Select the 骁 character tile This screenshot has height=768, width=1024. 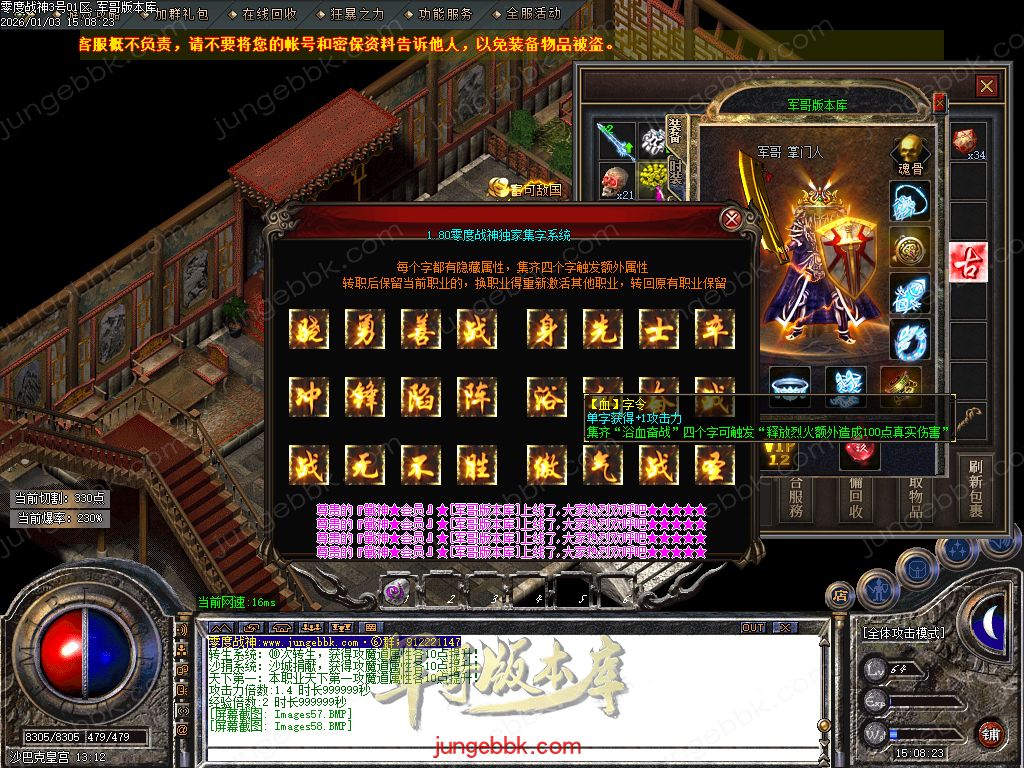click(x=307, y=329)
